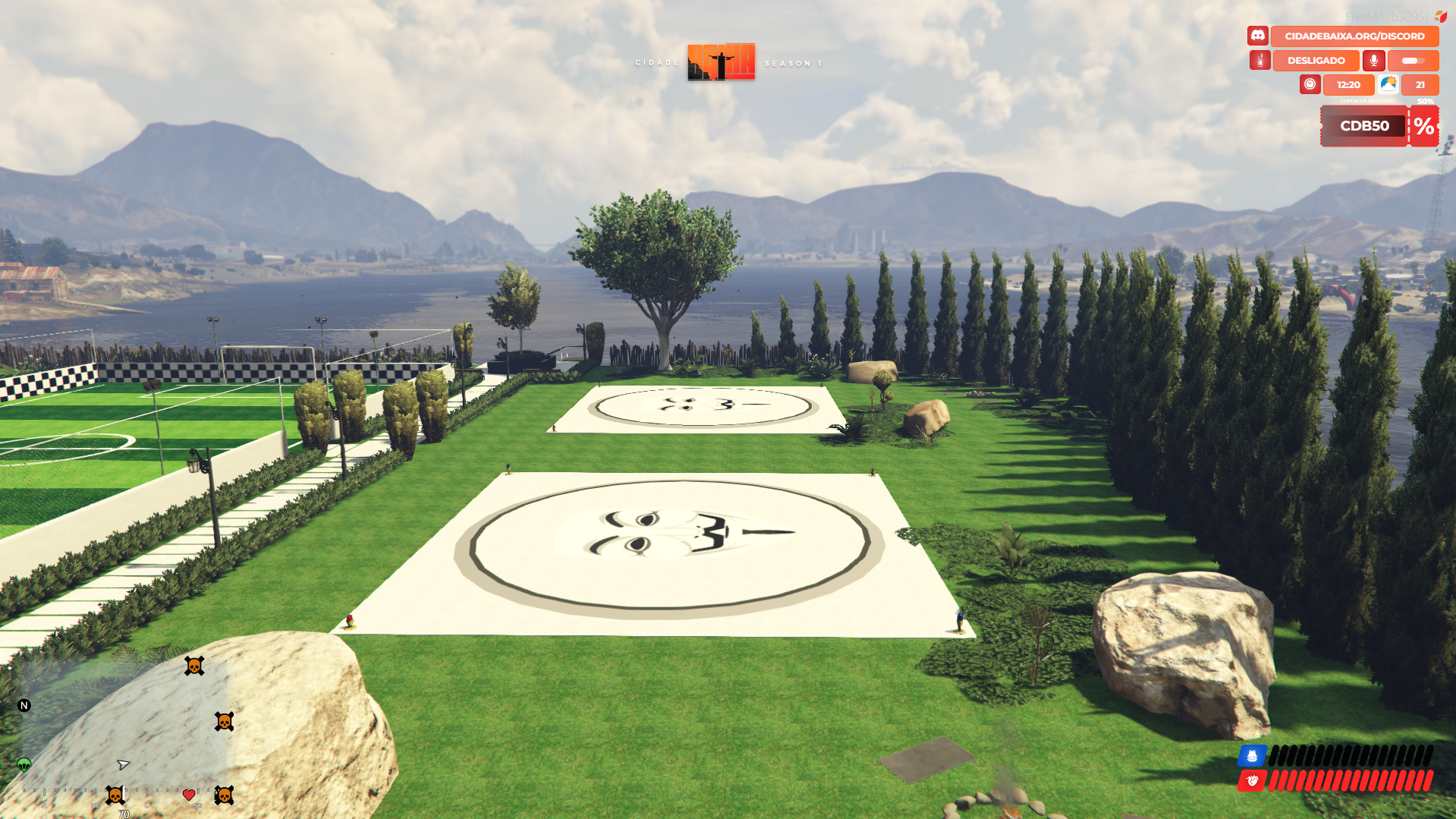This screenshot has height=819, width=1456.
Task: Click the FiveM watermark logo
Action: (x=1440, y=16)
